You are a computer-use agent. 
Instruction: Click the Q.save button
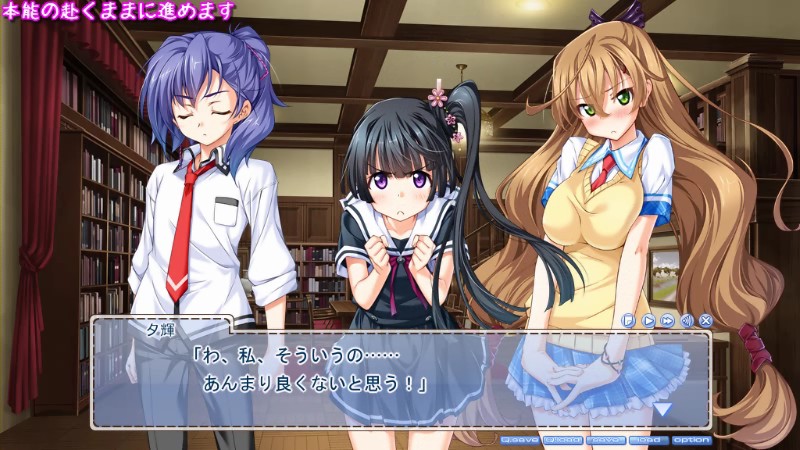pyautogui.click(x=519, y=440)
